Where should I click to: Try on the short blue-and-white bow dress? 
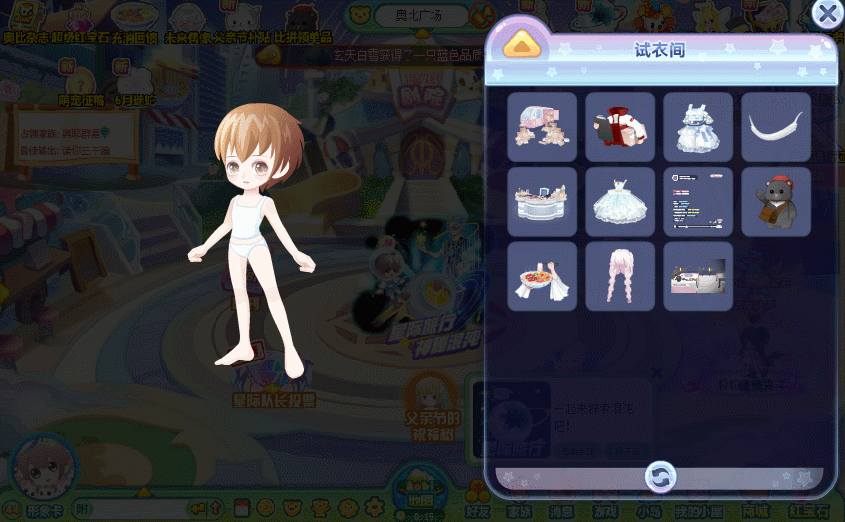pyautogui.click(x=698, y=127)
